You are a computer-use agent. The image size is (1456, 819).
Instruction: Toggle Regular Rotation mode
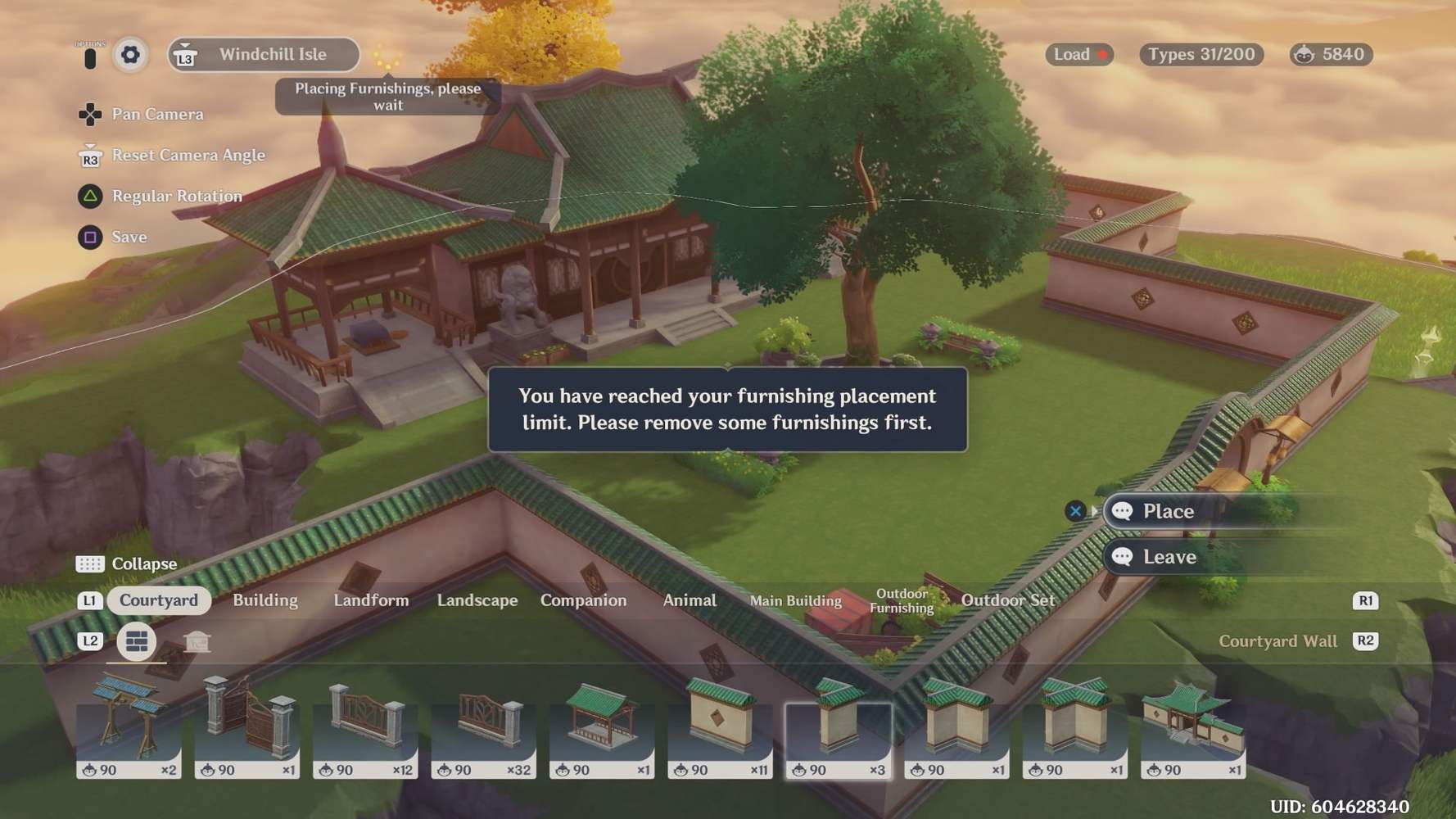pos(177,196)
